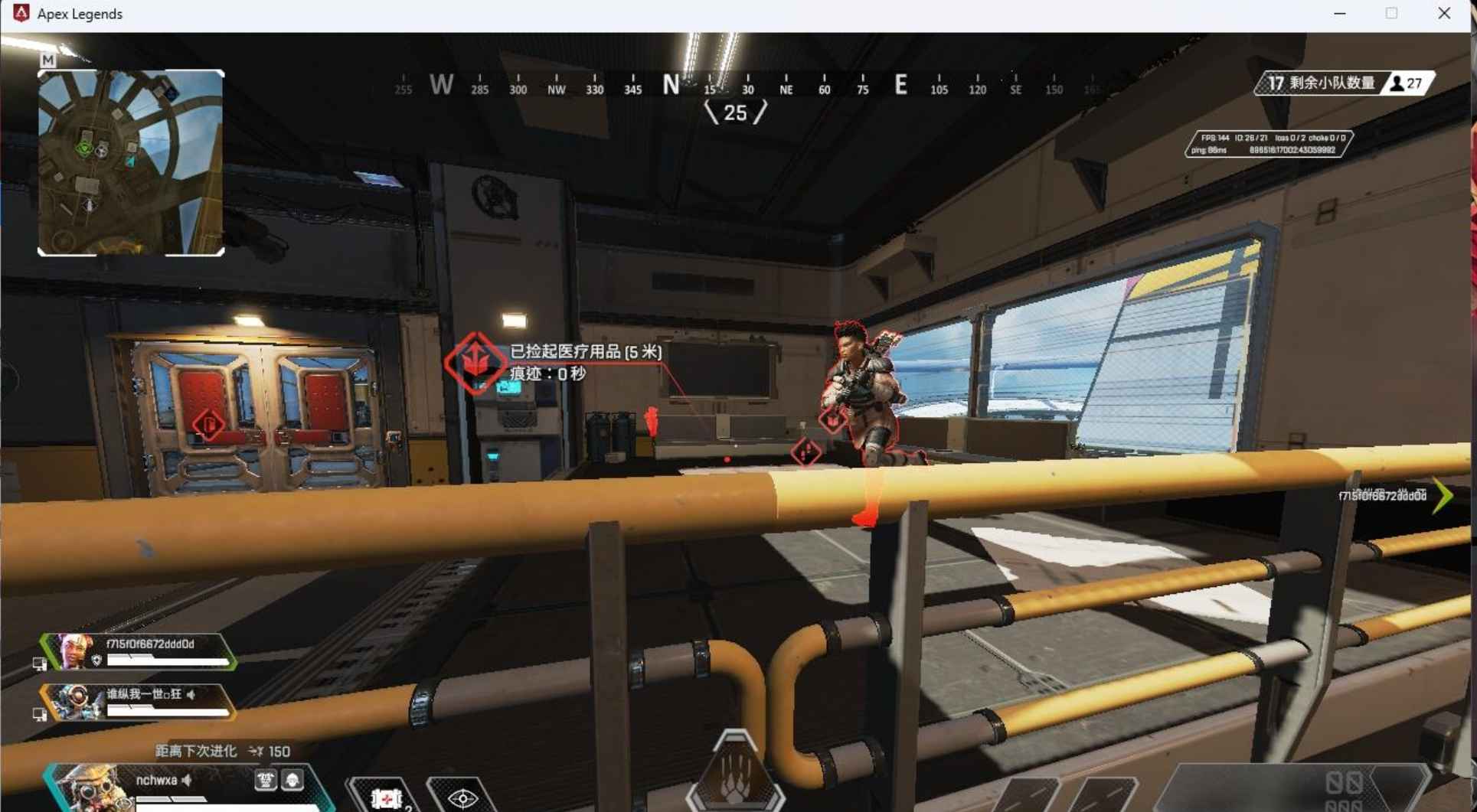Mute the speaker icon next to nchwxa
1477x812 pixels.
coord(185,781)
